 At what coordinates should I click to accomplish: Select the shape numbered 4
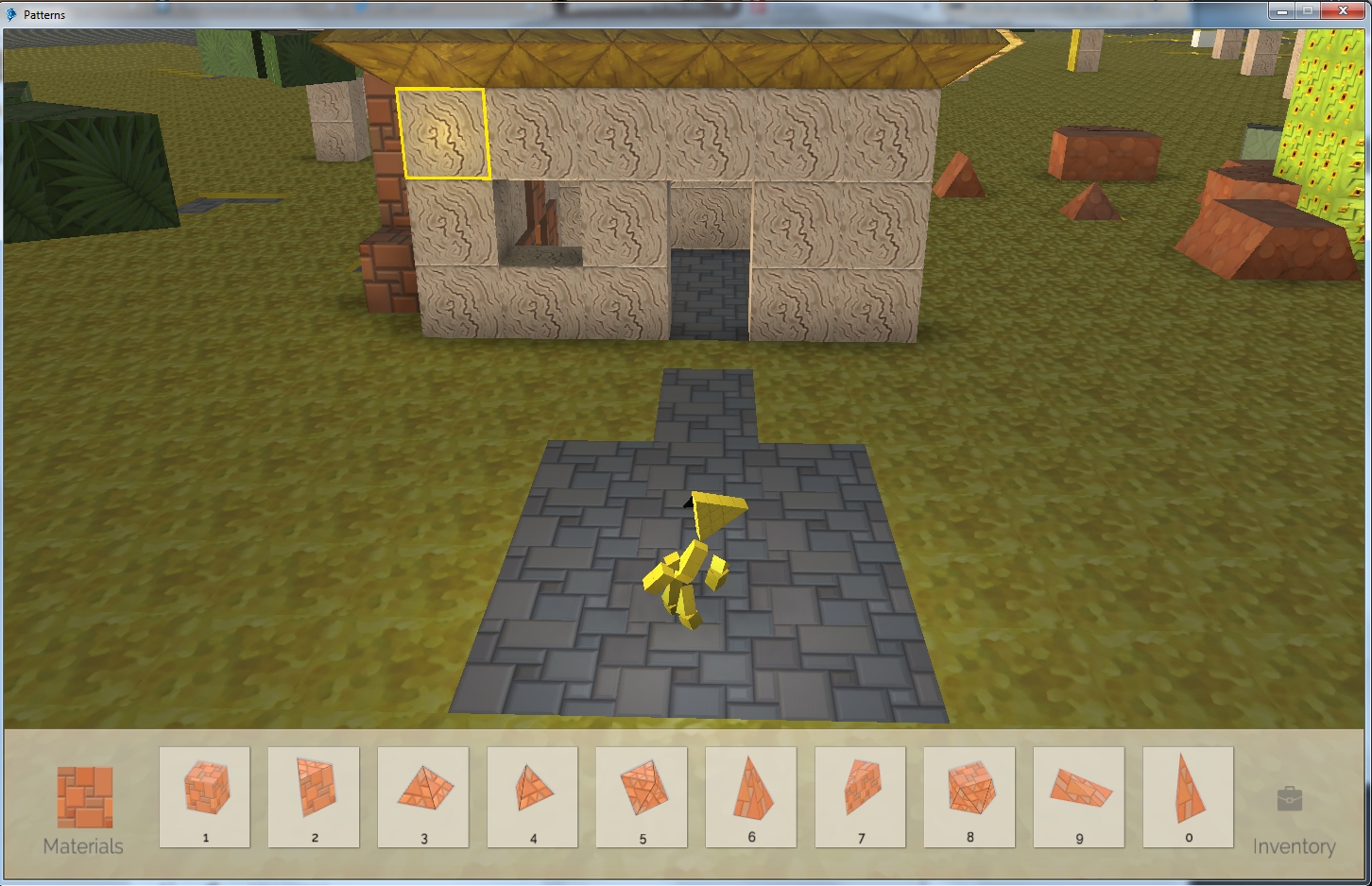click(533, 796)
